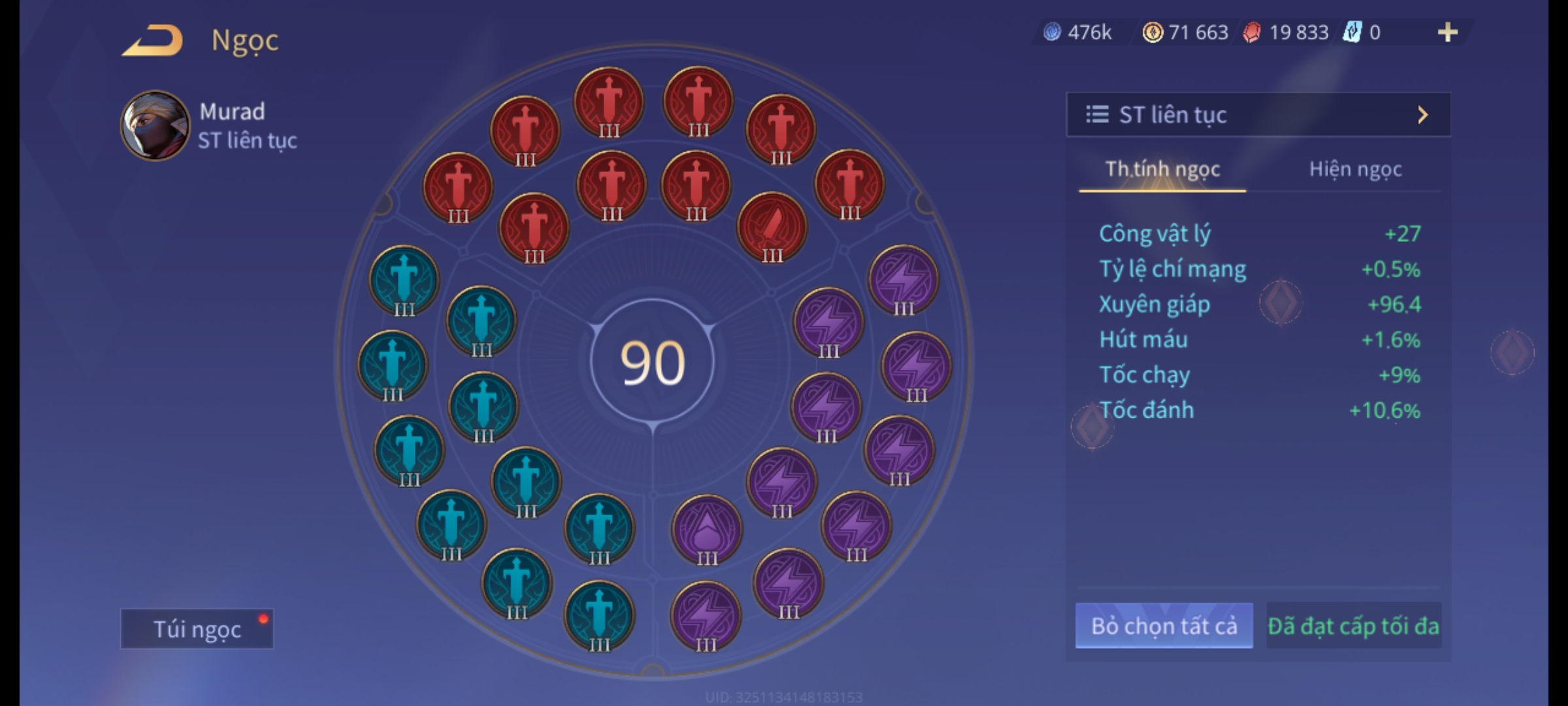Screen dimensions: 1568x706
Task: Click Bỏ chọn tất cả button
Action: [x=1164, y=626]
